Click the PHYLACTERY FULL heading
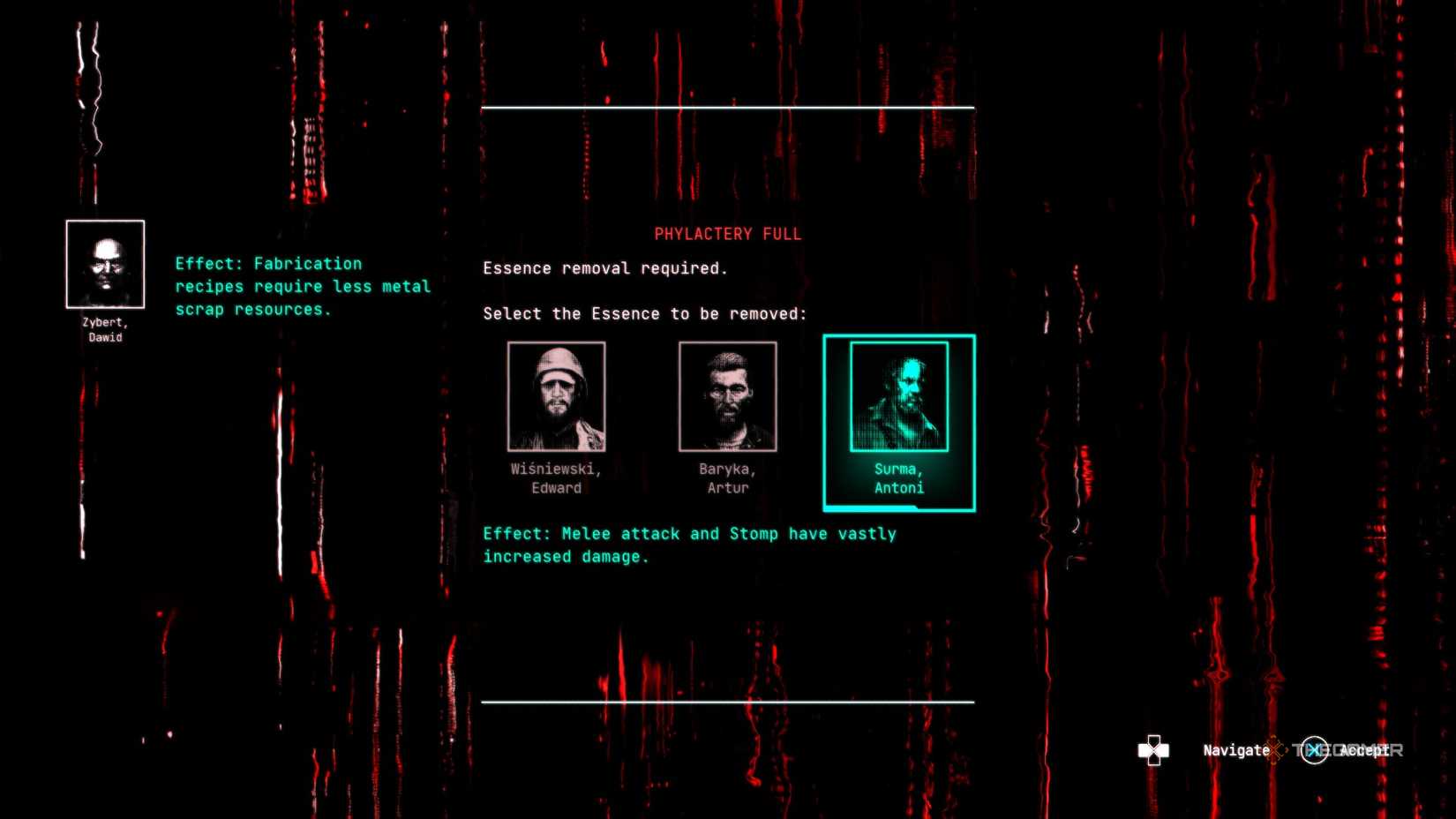 728,233
